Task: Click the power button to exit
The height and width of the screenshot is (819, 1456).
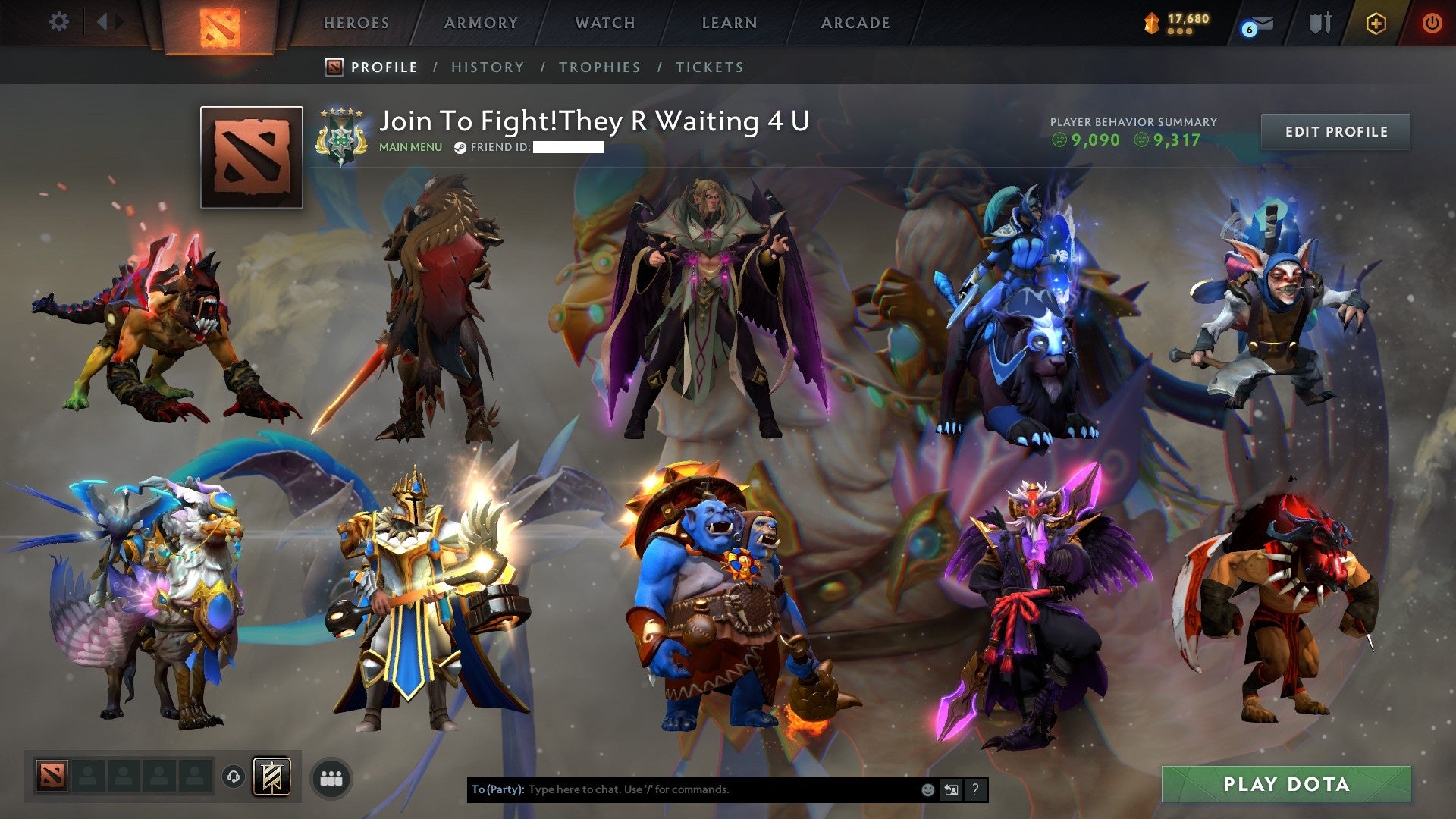Action: click(x=1432, y=23)
